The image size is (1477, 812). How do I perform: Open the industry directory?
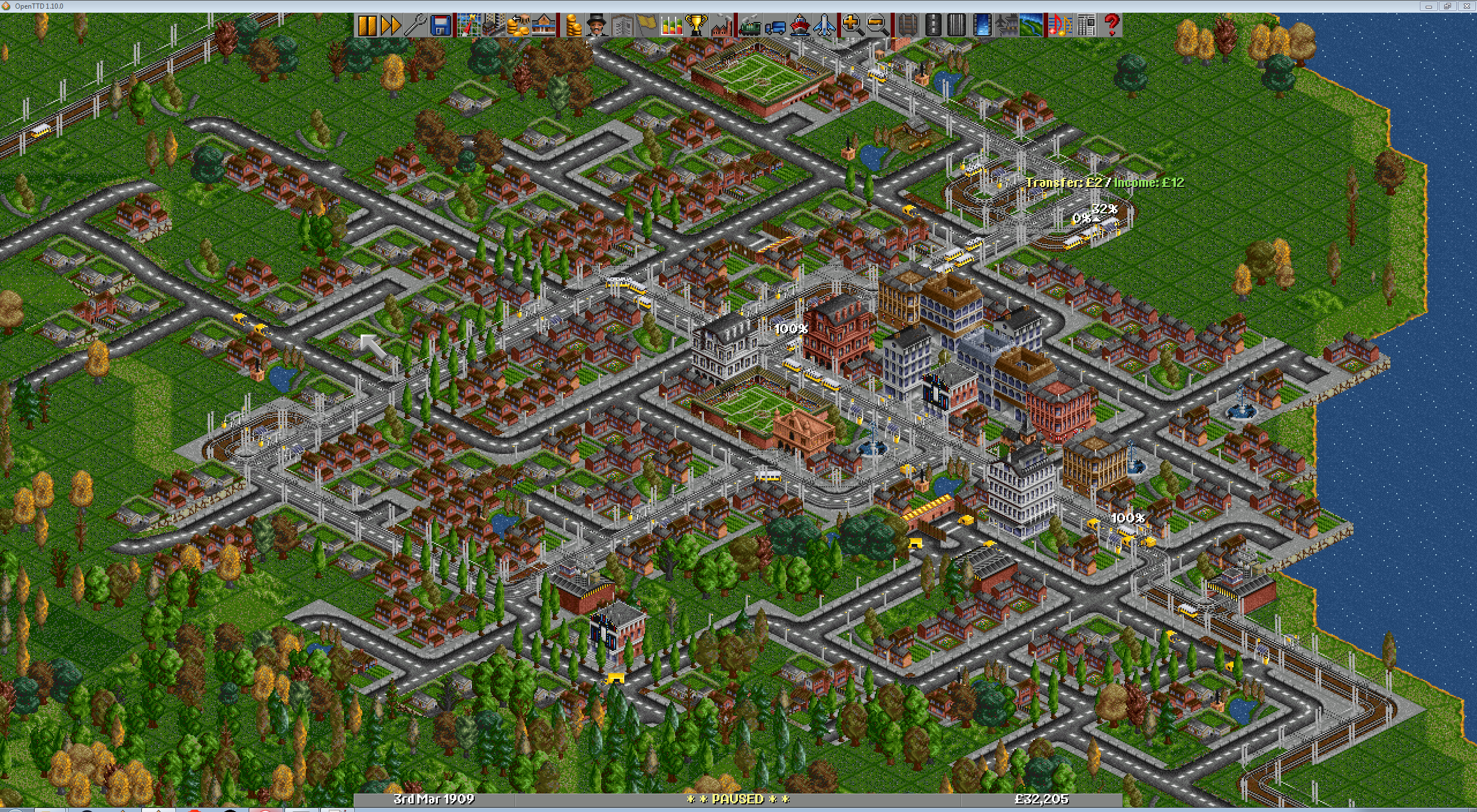(x=721, y=23)
